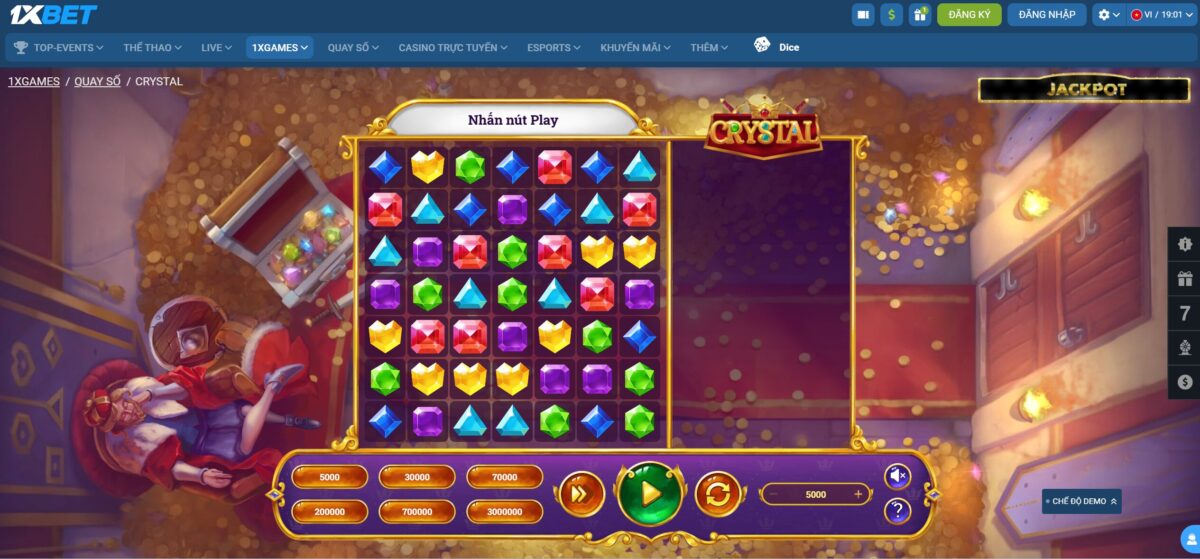Decrease the bet with the minus button
Screen dimensions: 1200x559
pyautogui.click(x=772, y=494)
